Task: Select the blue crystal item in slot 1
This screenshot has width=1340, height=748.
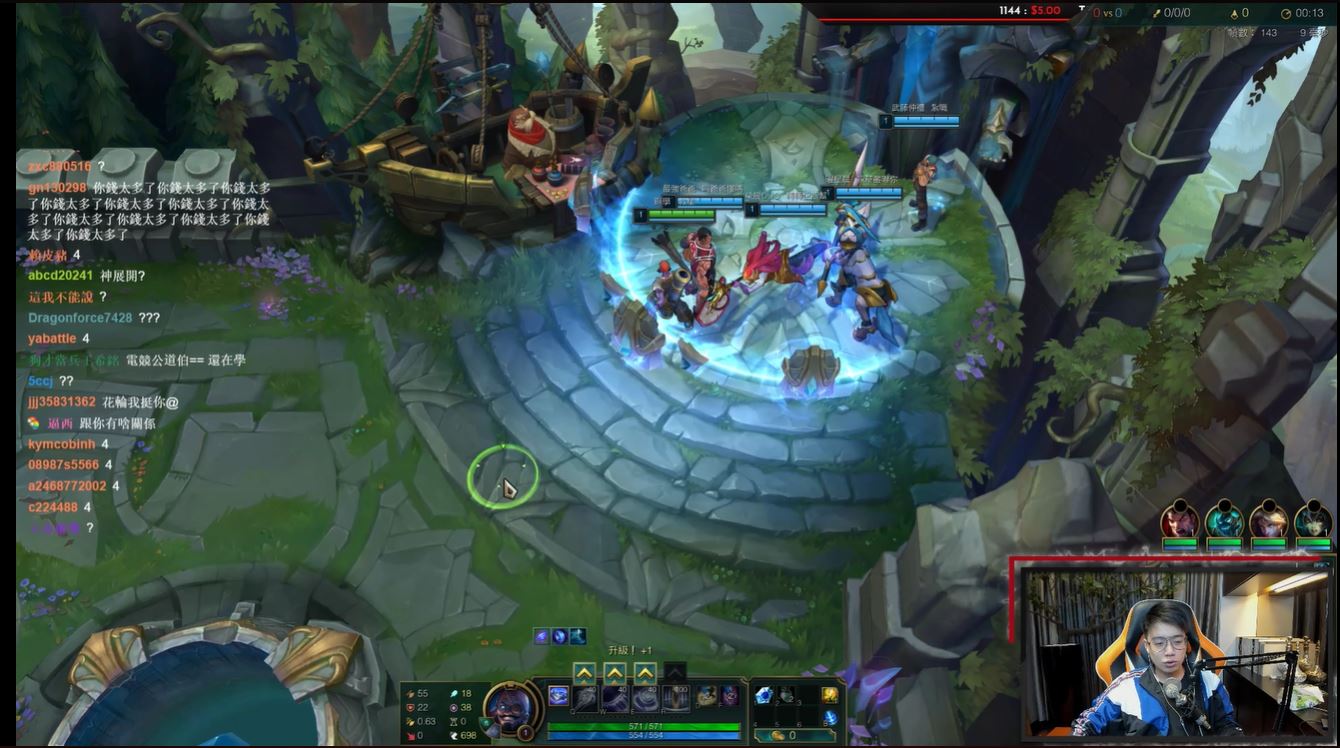Action: (764, 695)
